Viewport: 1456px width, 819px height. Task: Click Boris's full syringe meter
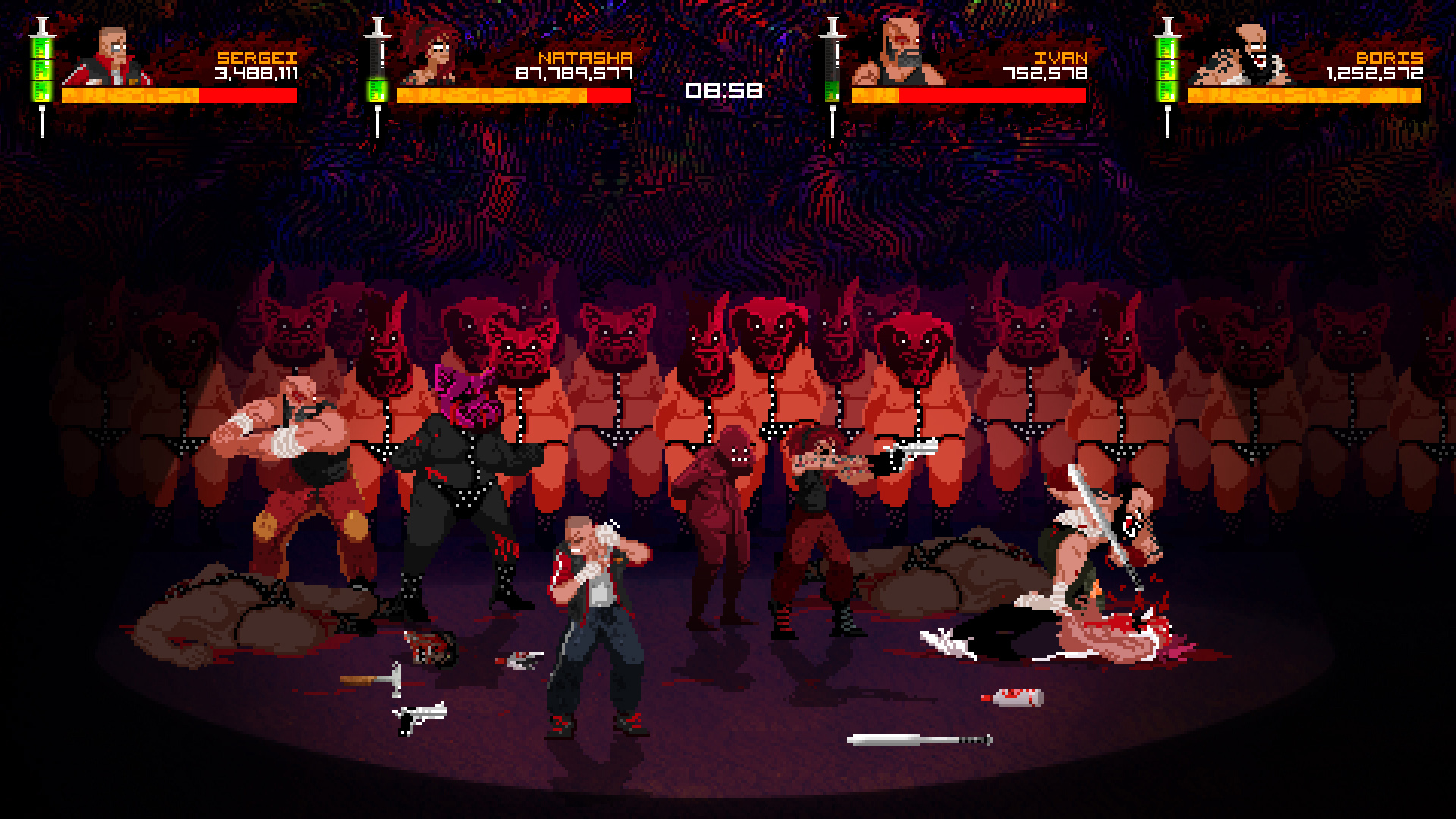click(1168, 68)
